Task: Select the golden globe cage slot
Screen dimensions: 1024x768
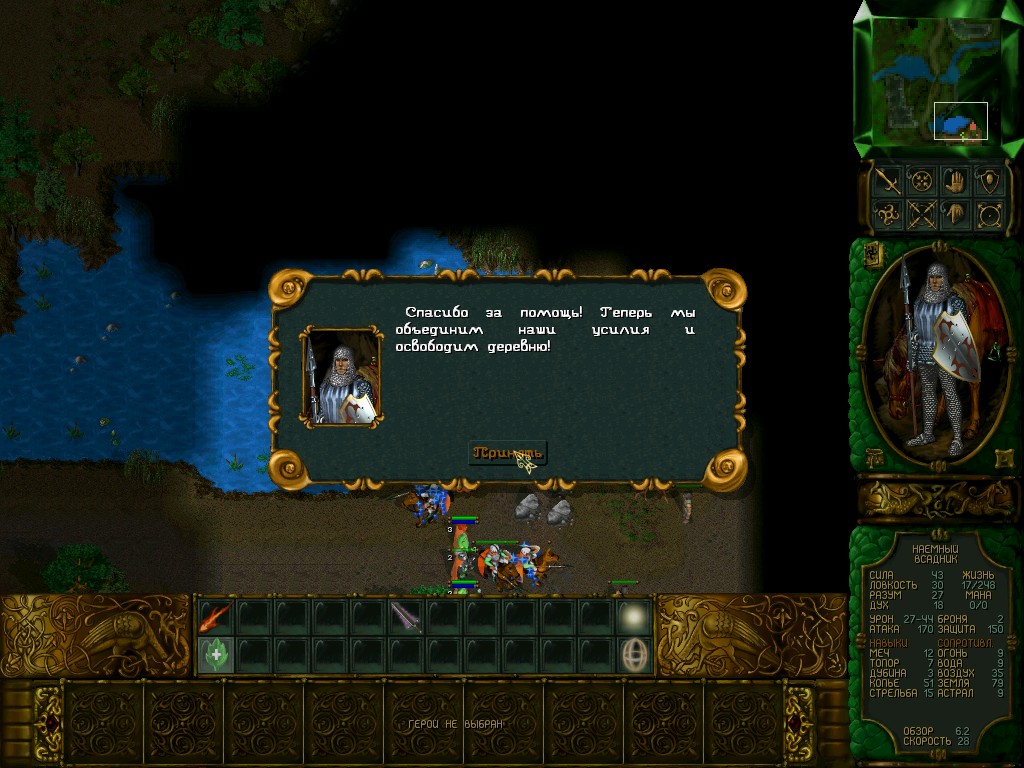Action: (x=634, y=654)
